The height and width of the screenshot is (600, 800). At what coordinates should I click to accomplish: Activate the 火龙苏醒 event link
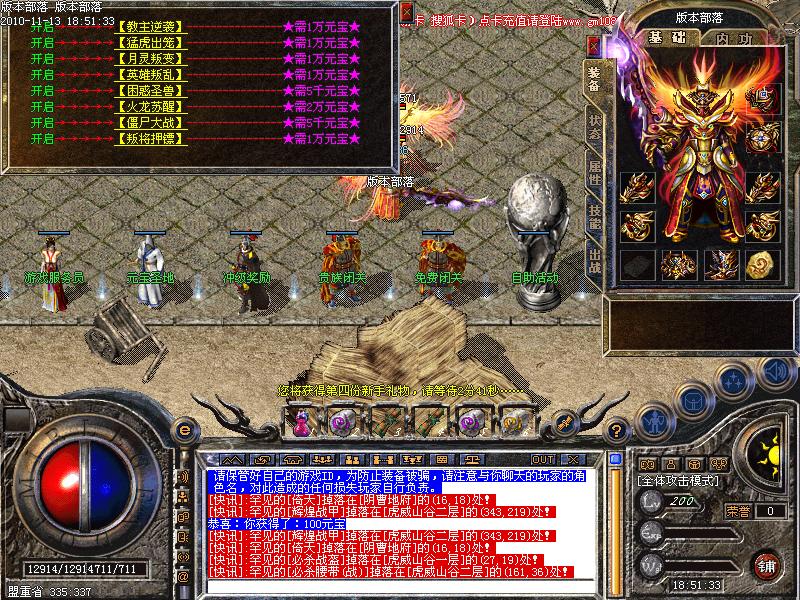[x=152, y=106]
